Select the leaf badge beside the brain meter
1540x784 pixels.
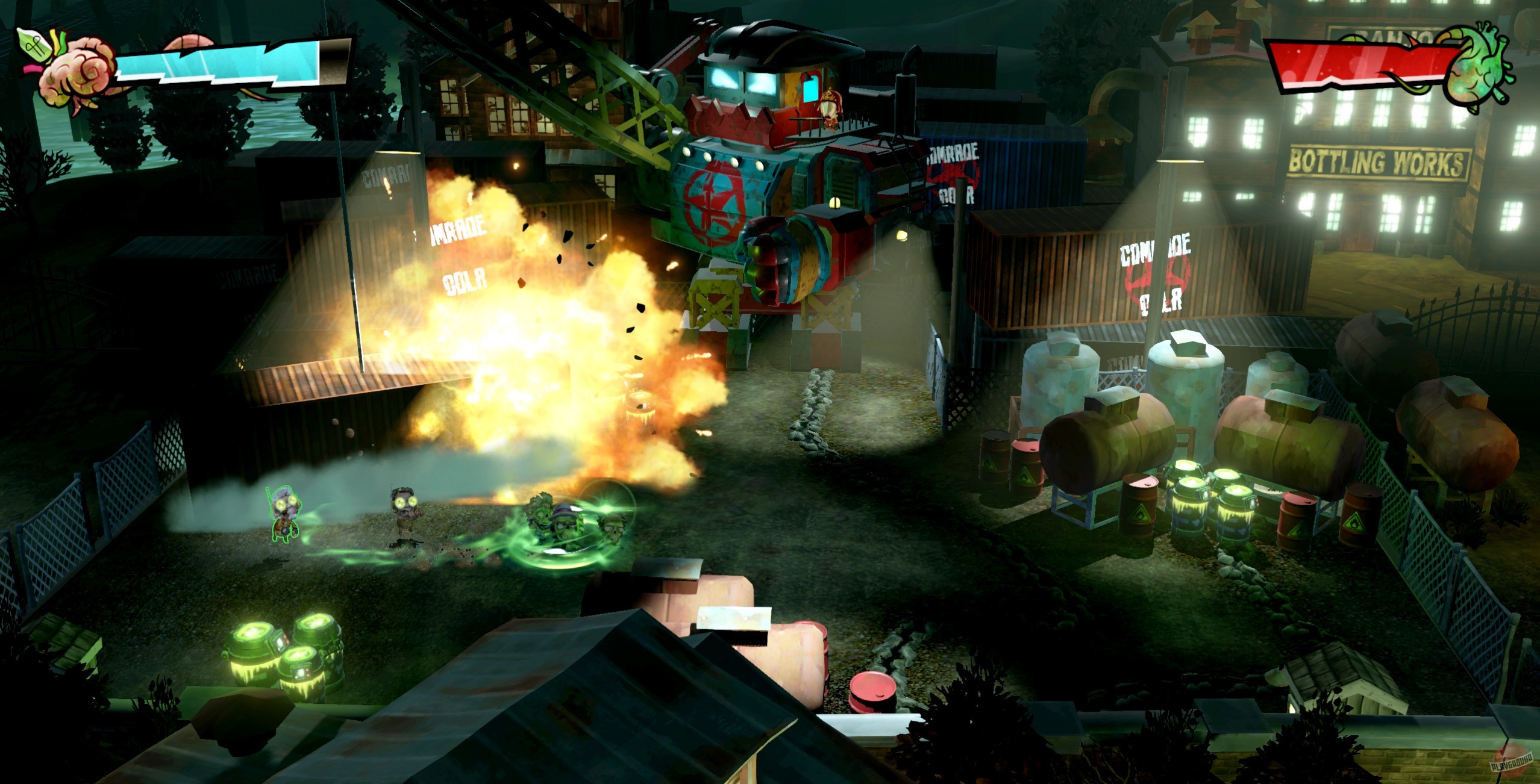click(33, 45)
